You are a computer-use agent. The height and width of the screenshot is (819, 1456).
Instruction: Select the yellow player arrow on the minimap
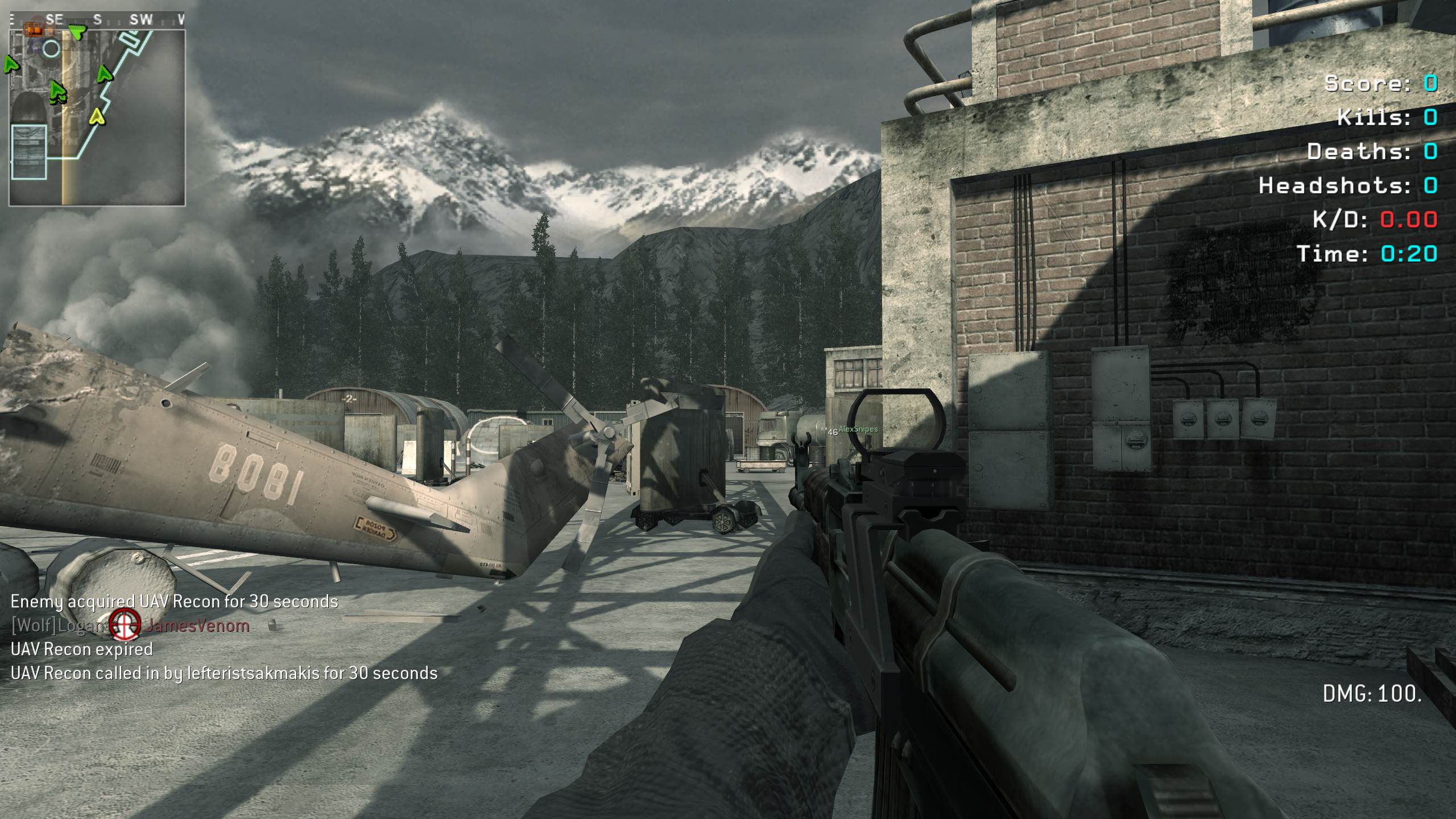click(x=98, y=117)
